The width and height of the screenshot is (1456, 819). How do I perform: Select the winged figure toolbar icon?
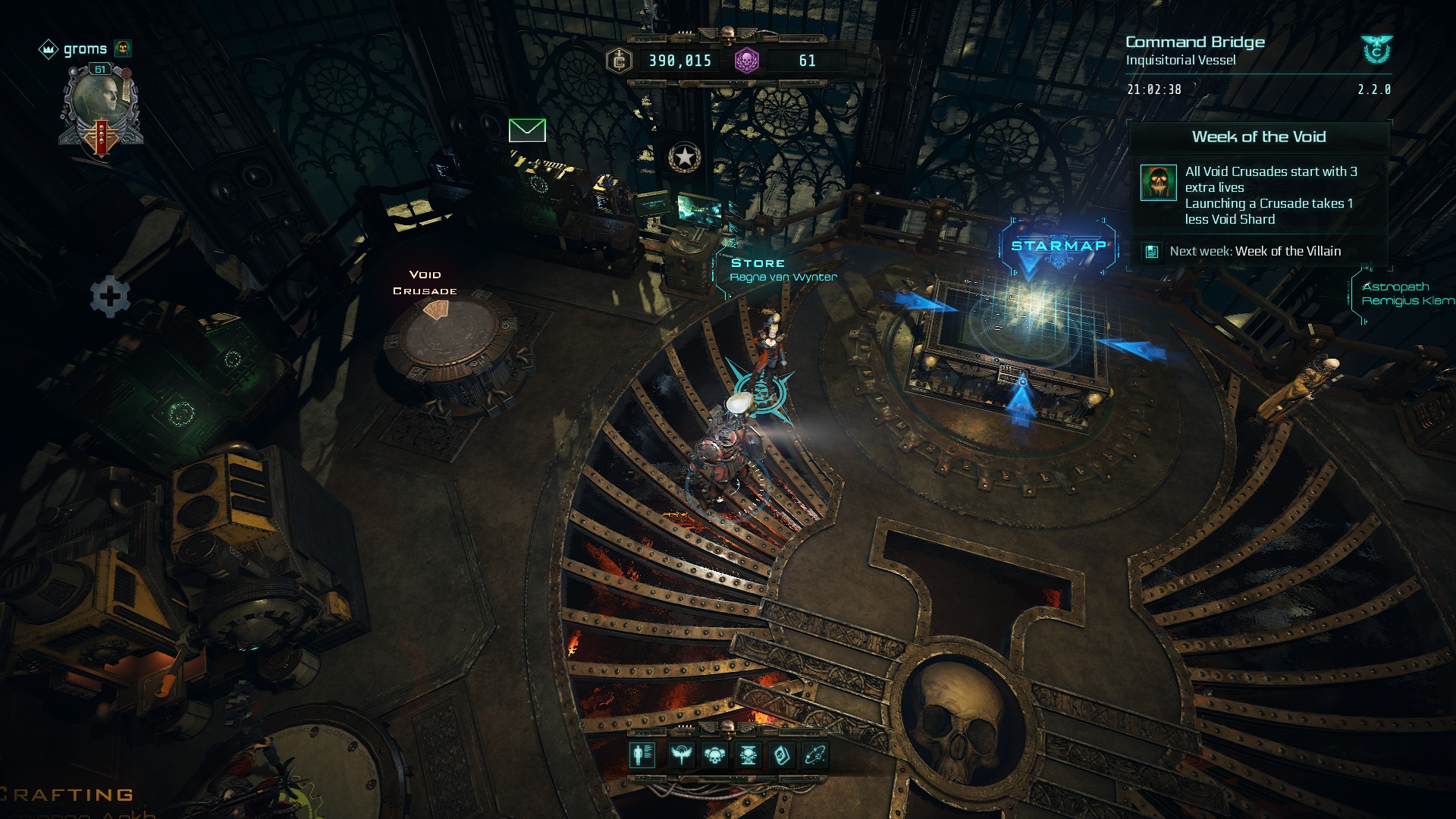[x=681, y=755]
